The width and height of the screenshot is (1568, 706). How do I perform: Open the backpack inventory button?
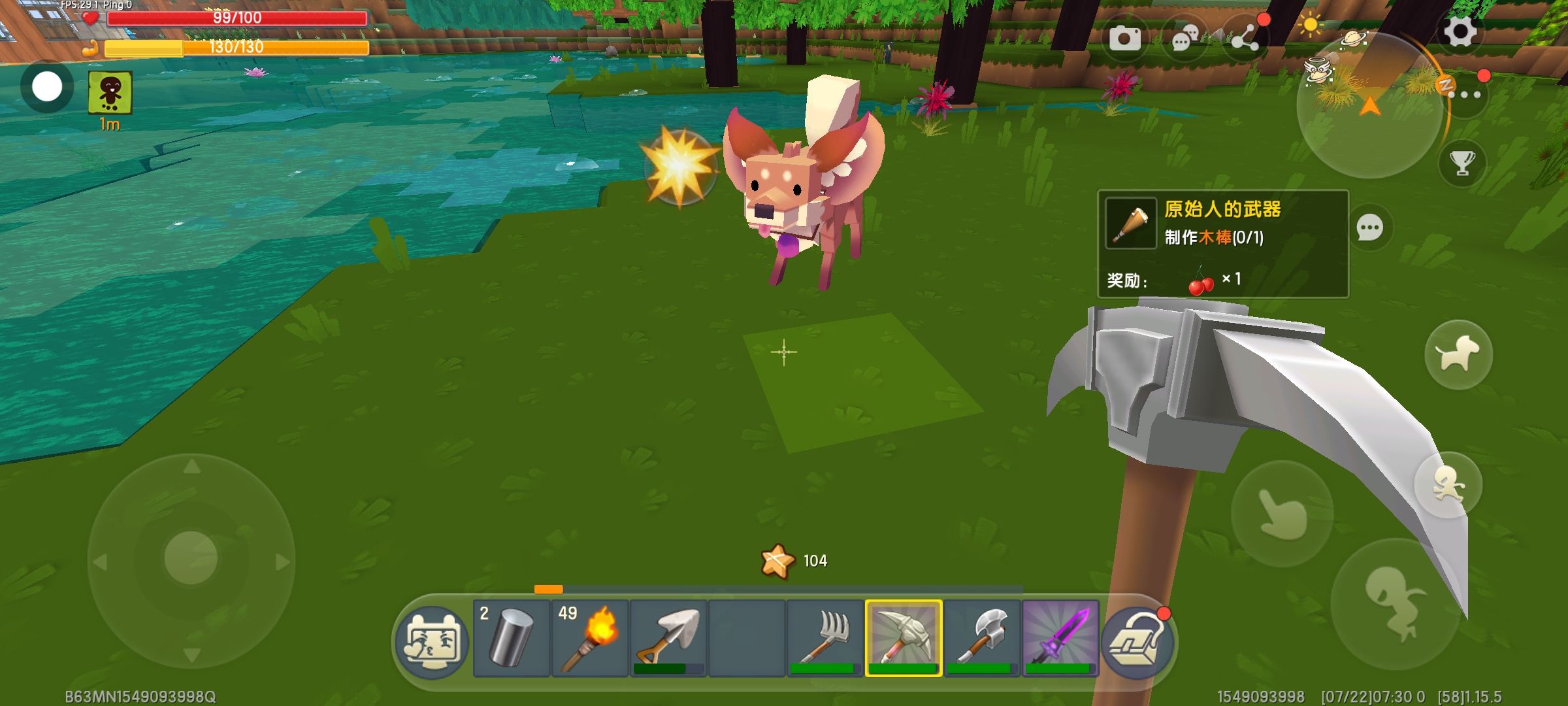point(1138,642)
